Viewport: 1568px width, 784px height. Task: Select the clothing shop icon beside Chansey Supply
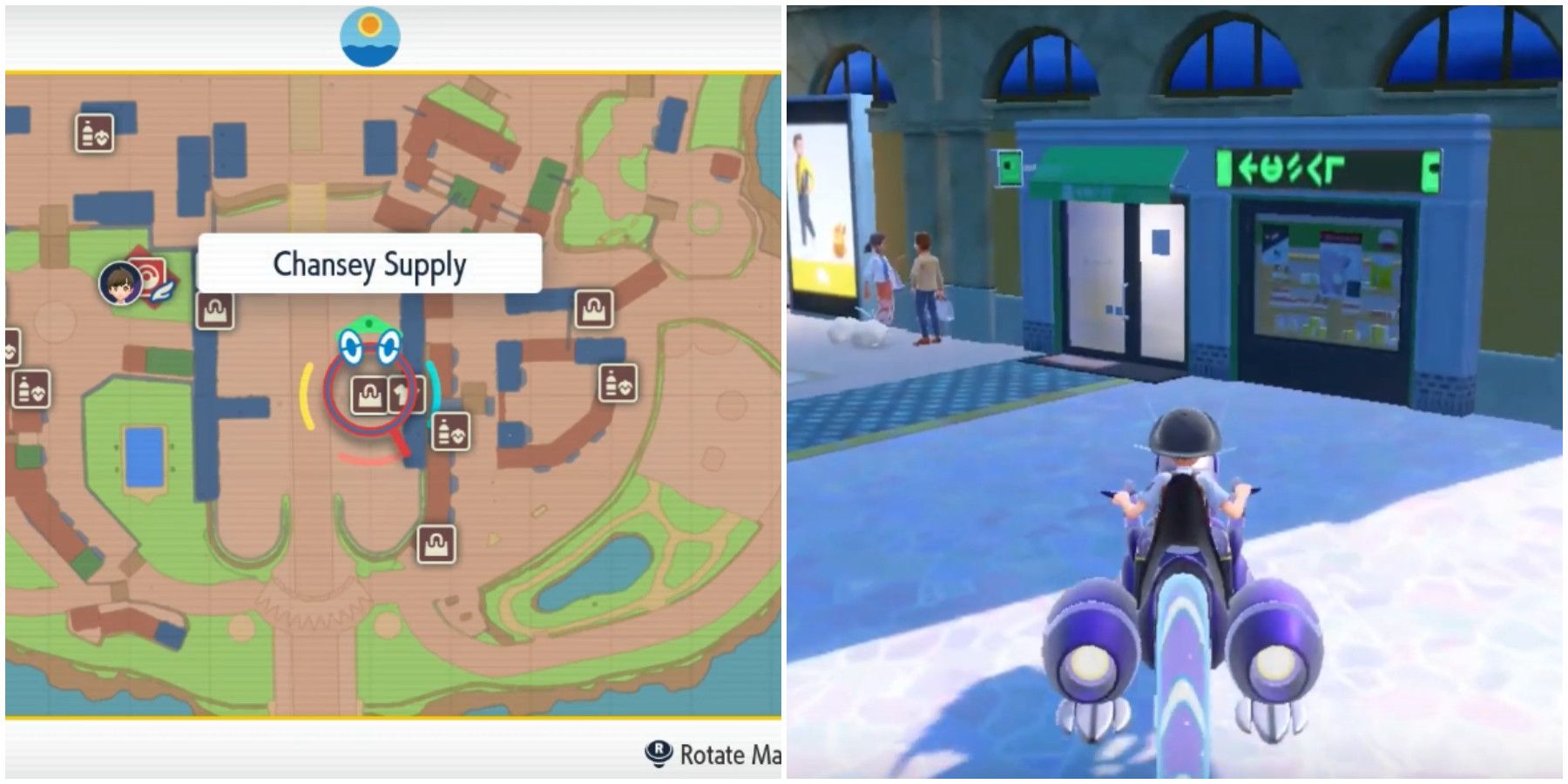(402, 393)
